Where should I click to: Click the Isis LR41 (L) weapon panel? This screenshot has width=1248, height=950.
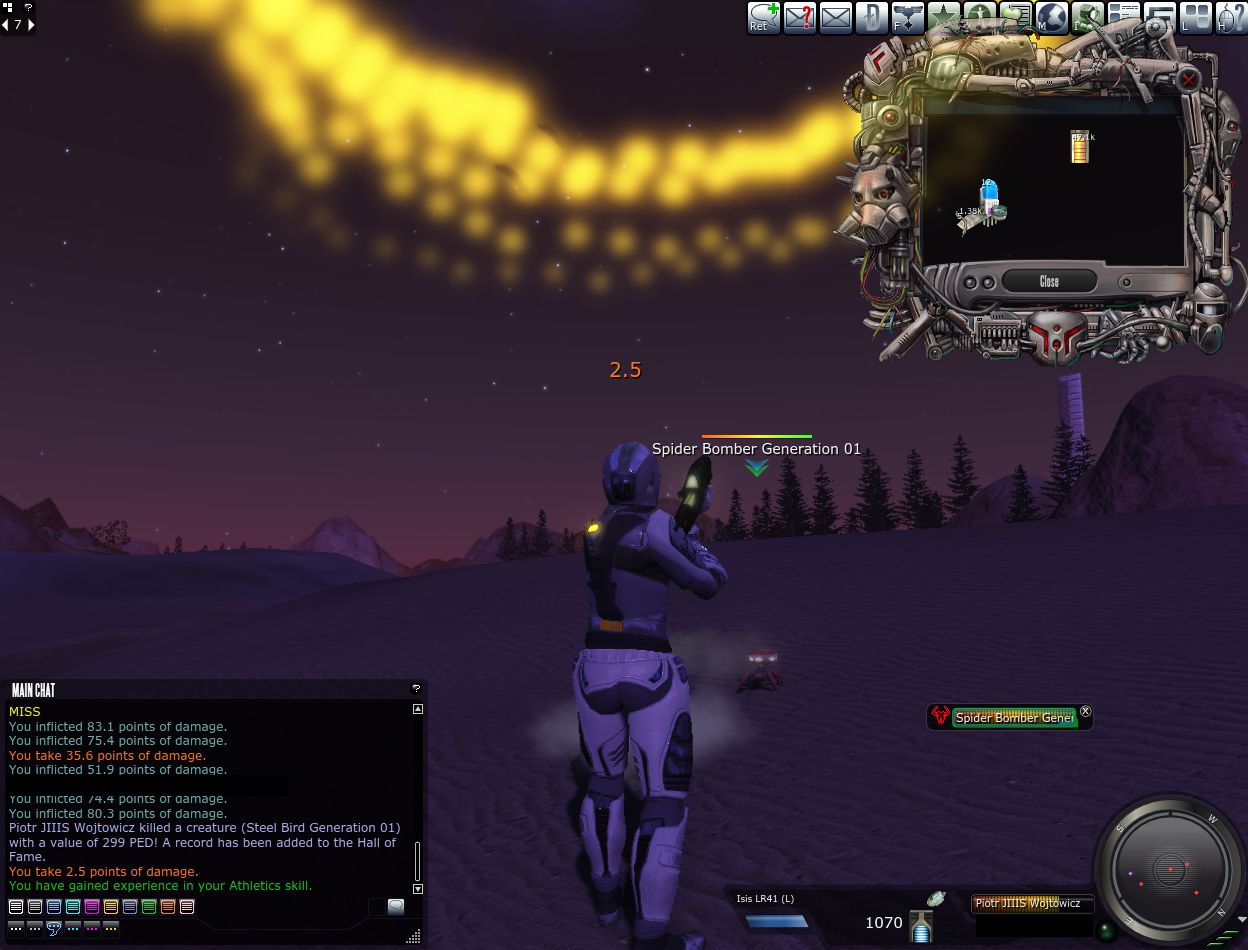tap(776, 914)
